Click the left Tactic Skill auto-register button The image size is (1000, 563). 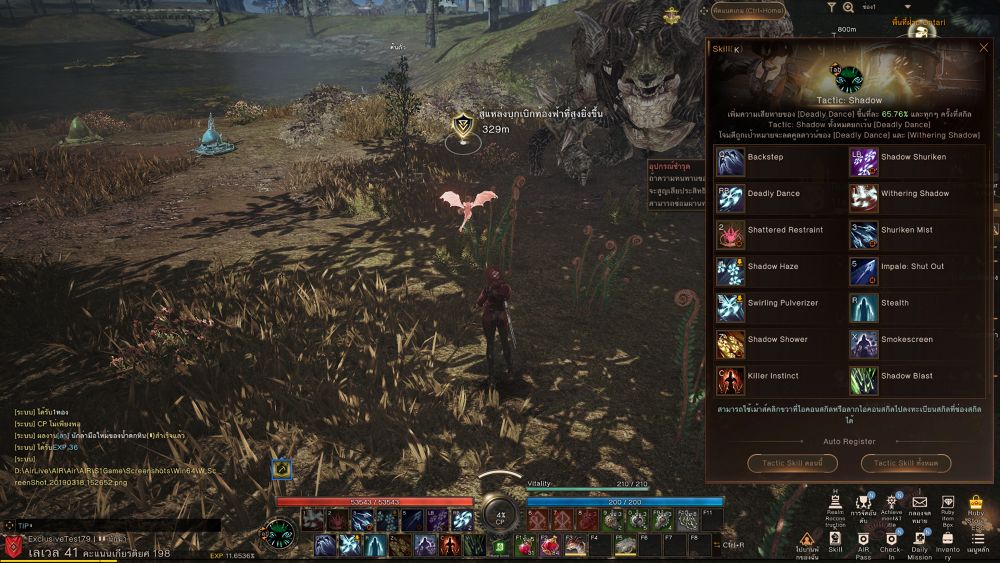click(792, 463)
